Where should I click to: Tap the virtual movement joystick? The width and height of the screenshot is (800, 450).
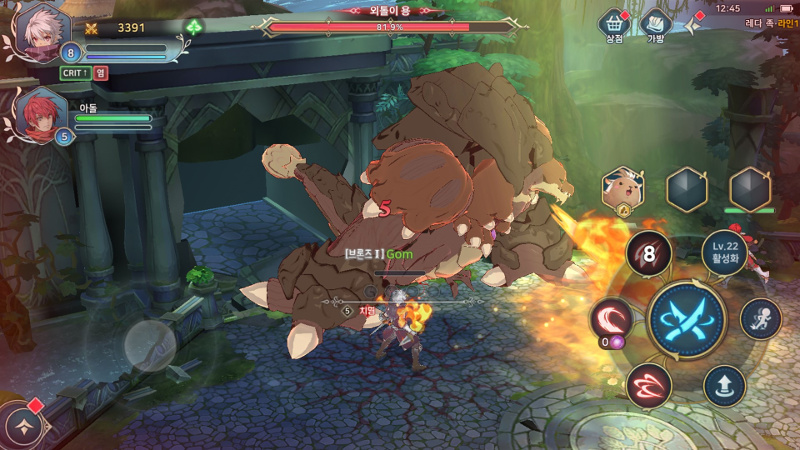point(150,345)
